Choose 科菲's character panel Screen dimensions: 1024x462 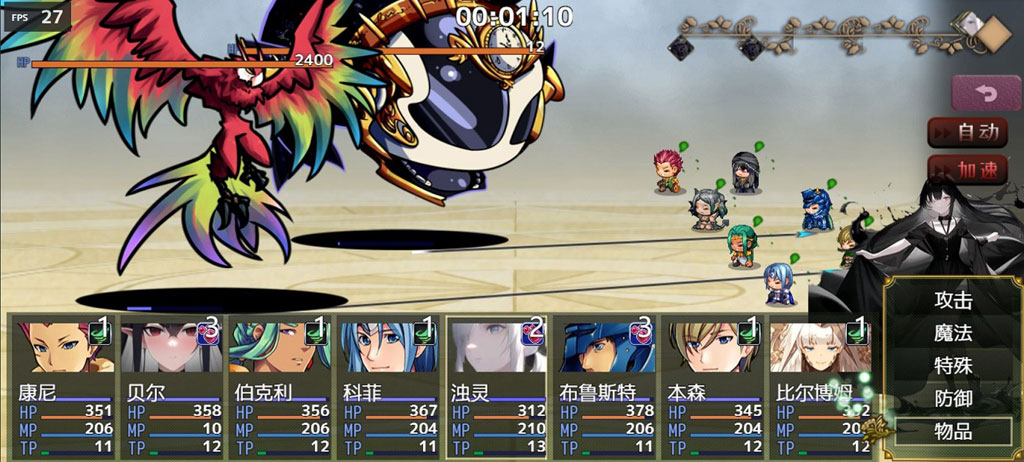click(388, 385)
